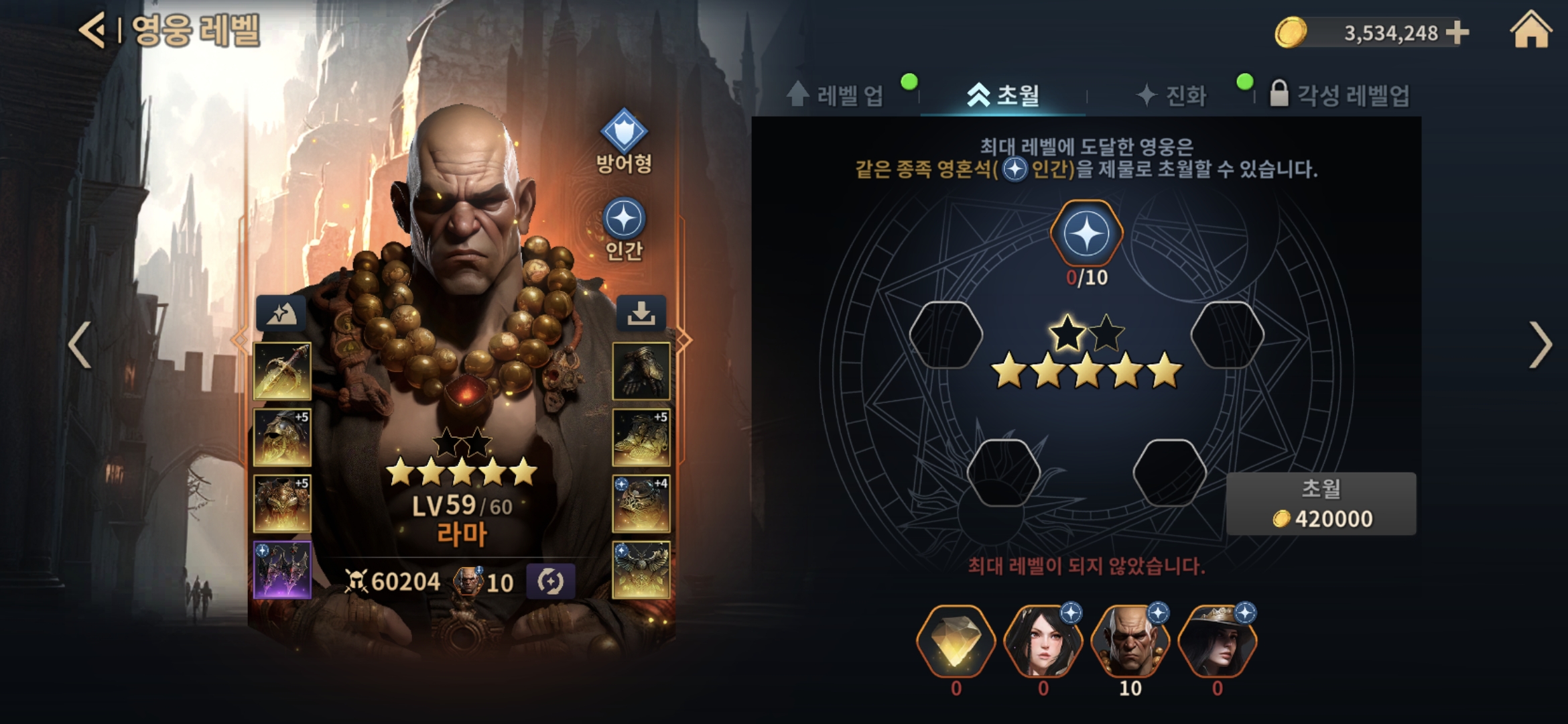Click the 초월 button costing 420000 gold
The width and height of the screenshot is (1568, 724).
click(1321, 503)
